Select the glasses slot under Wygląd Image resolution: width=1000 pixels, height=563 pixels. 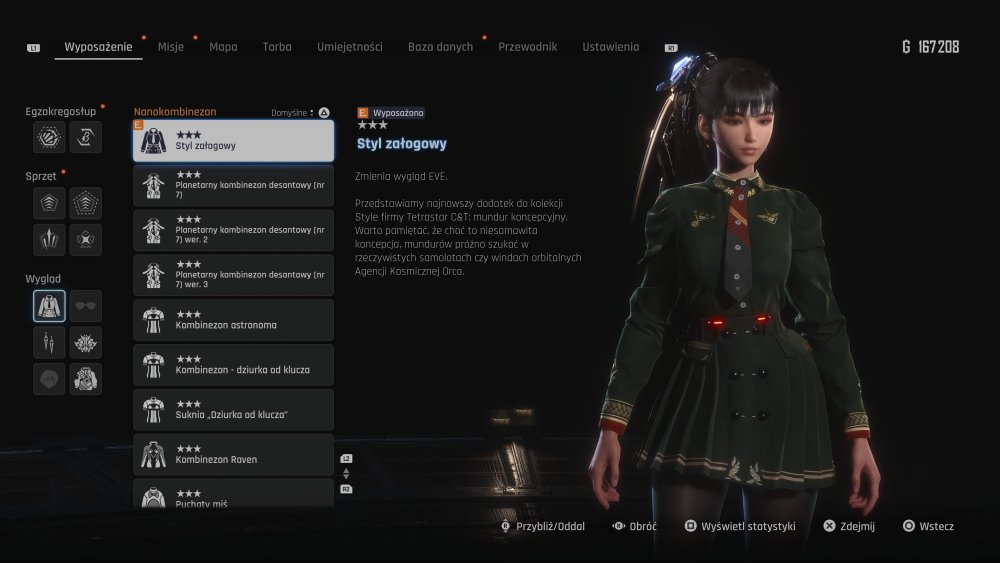tap(86, 306)
